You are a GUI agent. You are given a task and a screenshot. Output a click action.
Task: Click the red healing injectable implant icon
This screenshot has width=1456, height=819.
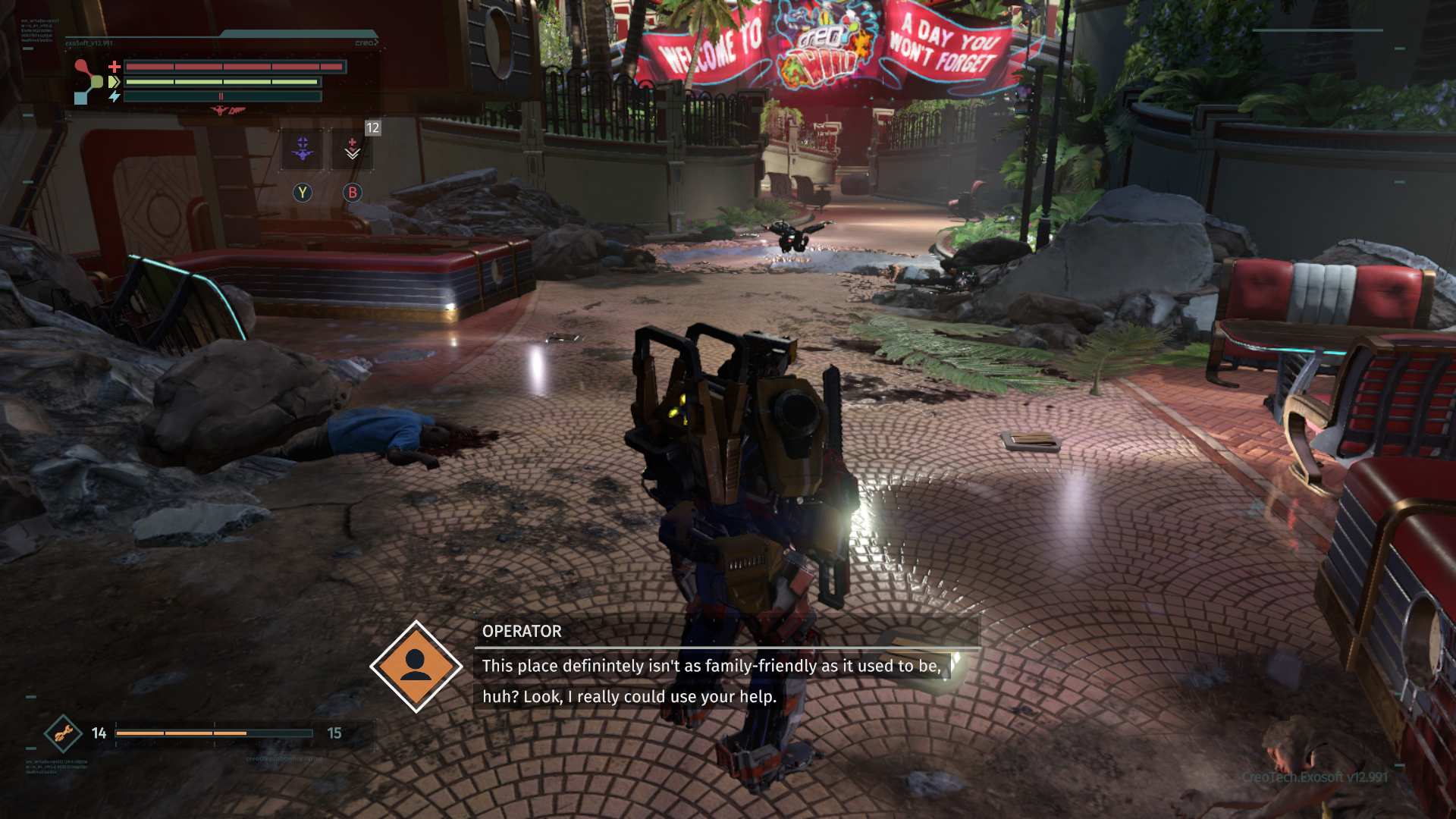pyautogui.click(x=352, y=140)
